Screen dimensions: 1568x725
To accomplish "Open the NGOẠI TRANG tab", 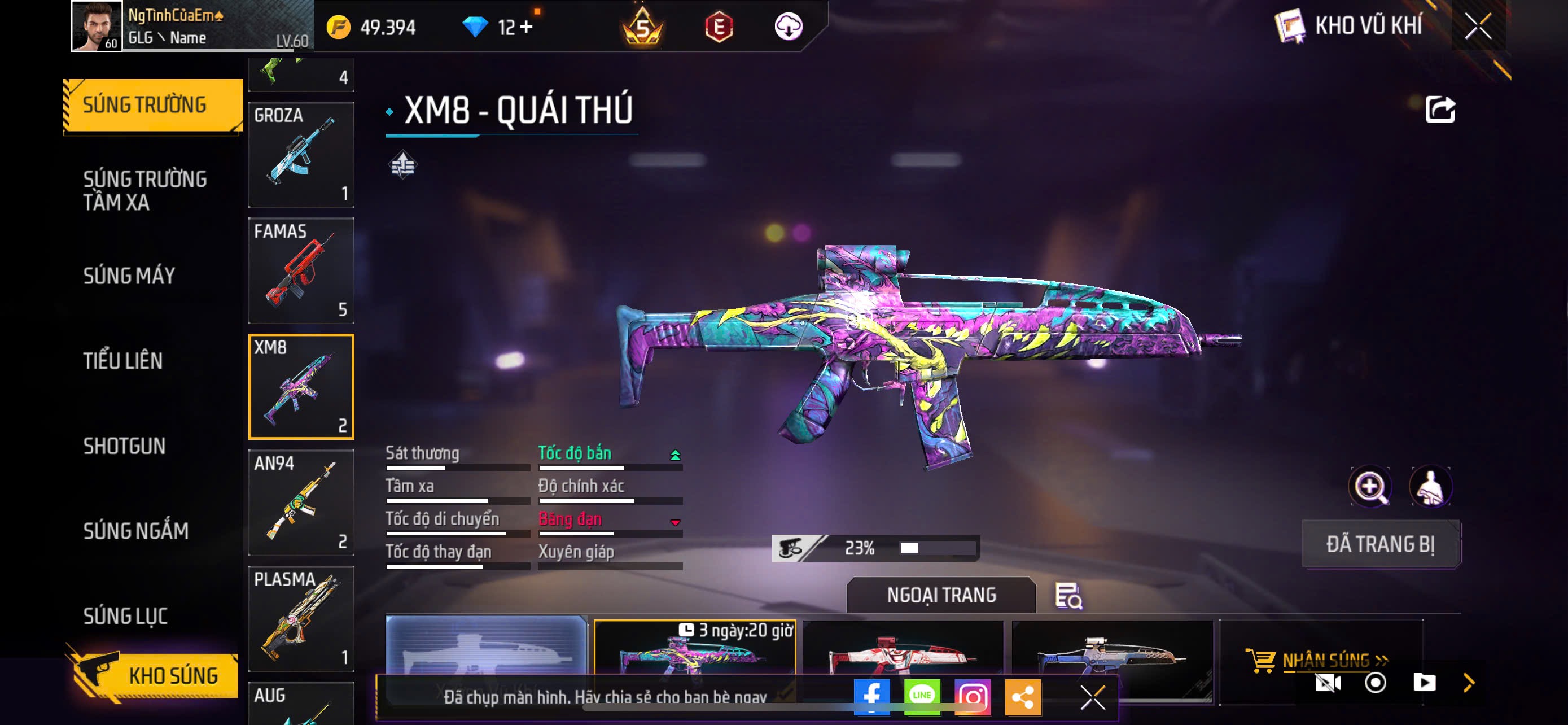I will point(941,595).
